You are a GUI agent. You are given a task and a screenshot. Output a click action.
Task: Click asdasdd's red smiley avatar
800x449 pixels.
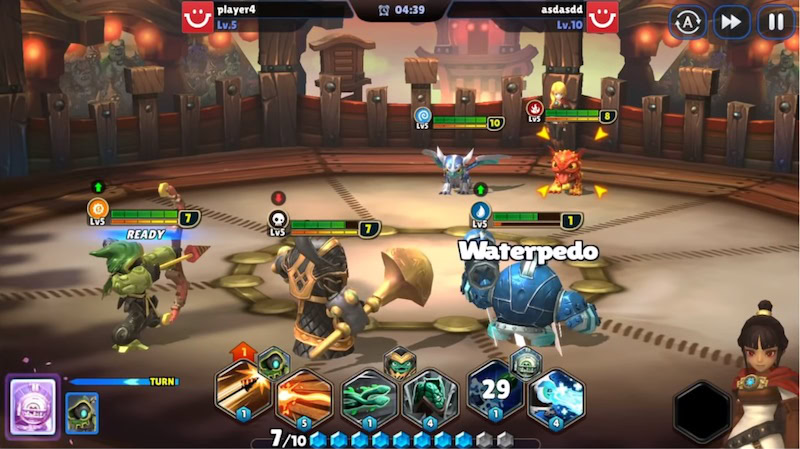602,17
